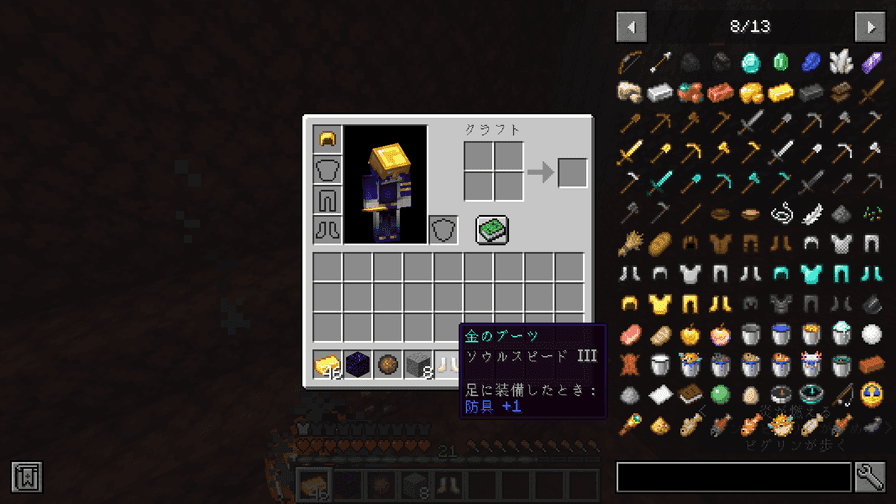Click the item search text box

(733, 477)
